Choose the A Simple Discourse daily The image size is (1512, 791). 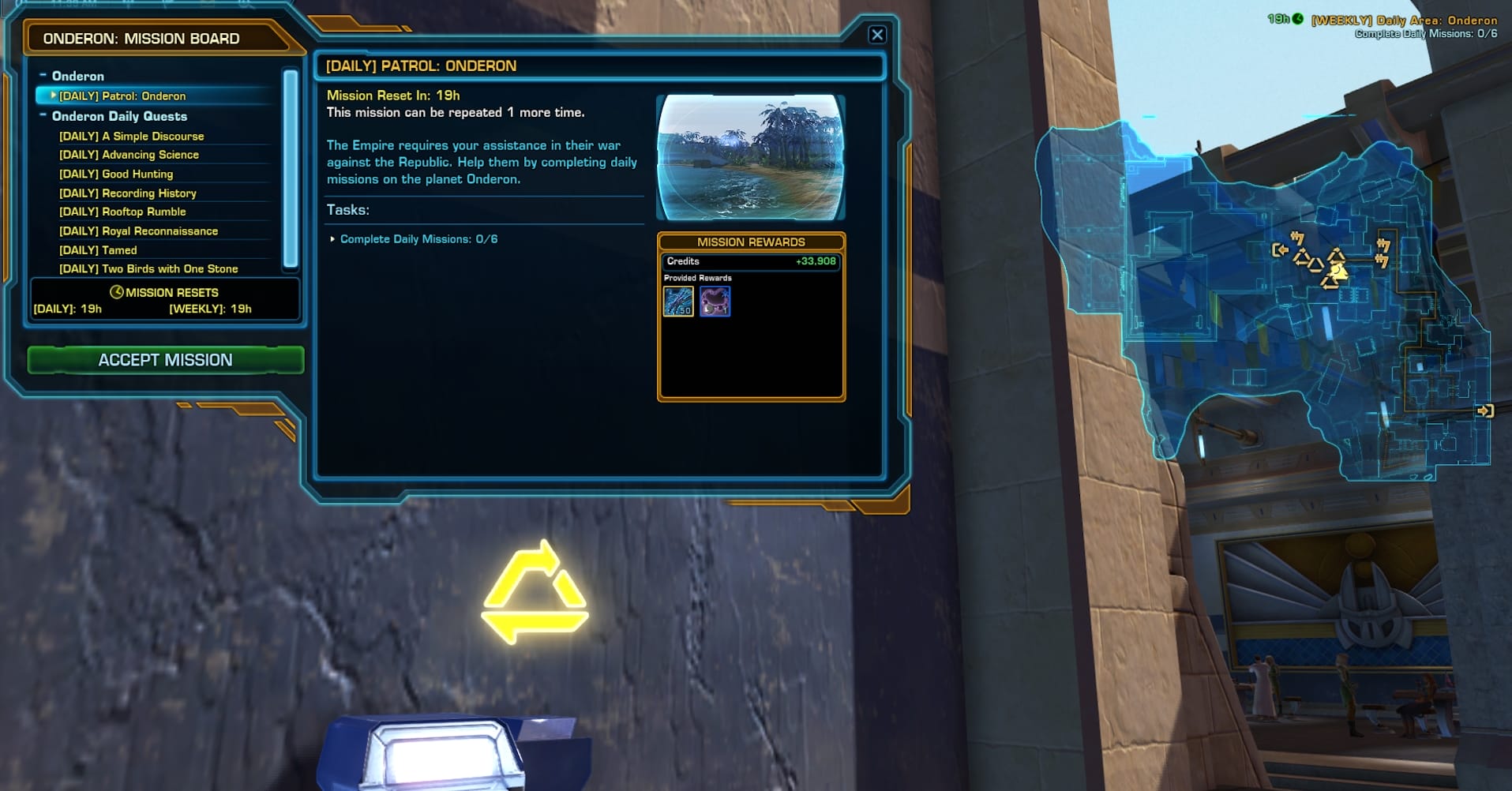[x=131, y=137]
